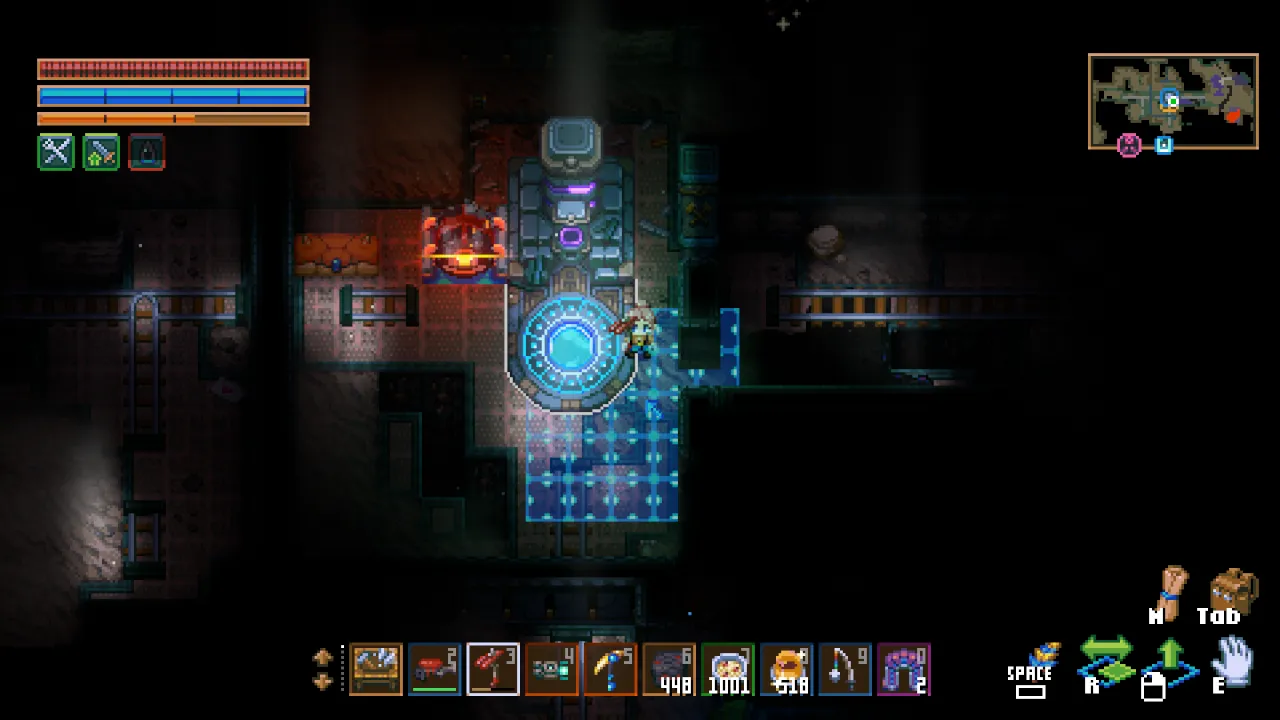Click the food bowl stack of 1001
This screenshot has width=1280, height=720.
click(727, 668)
